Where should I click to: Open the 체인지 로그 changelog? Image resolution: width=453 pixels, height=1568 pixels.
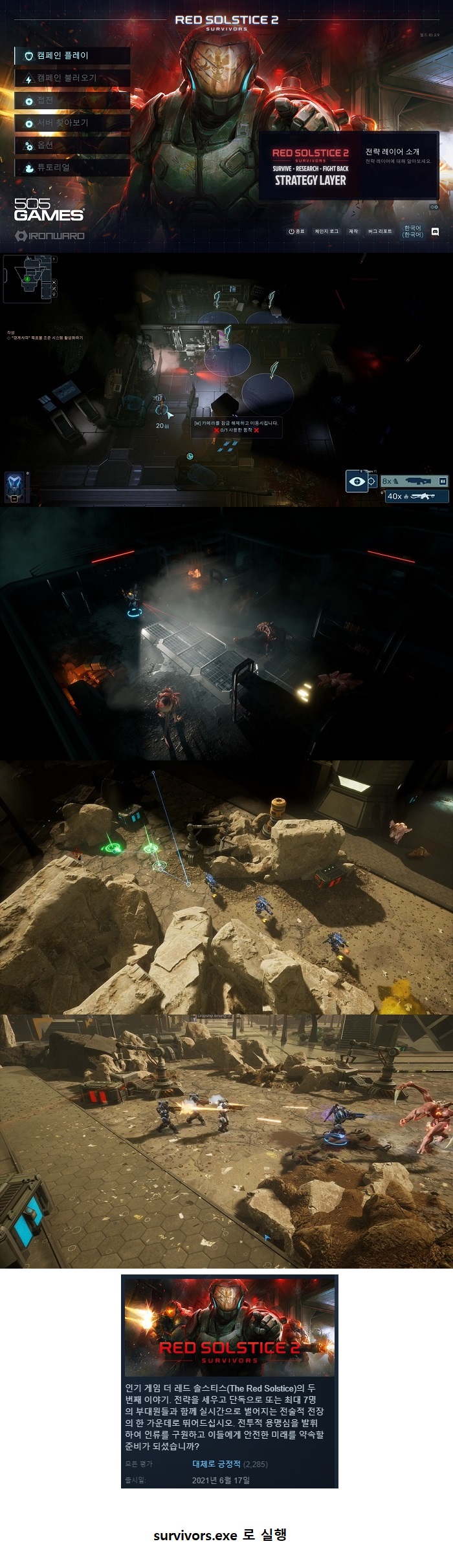[326, 231]
